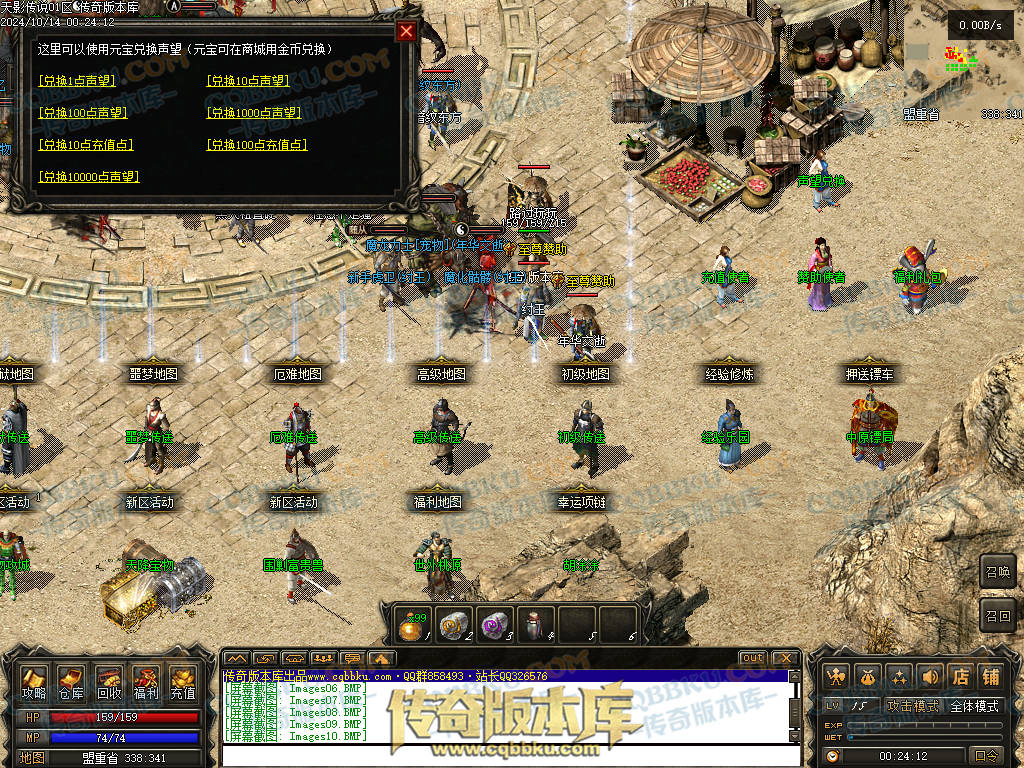This screenshot has width=1024, height=768.
Task: Click the chat window out button
Action: pos(753,658)
